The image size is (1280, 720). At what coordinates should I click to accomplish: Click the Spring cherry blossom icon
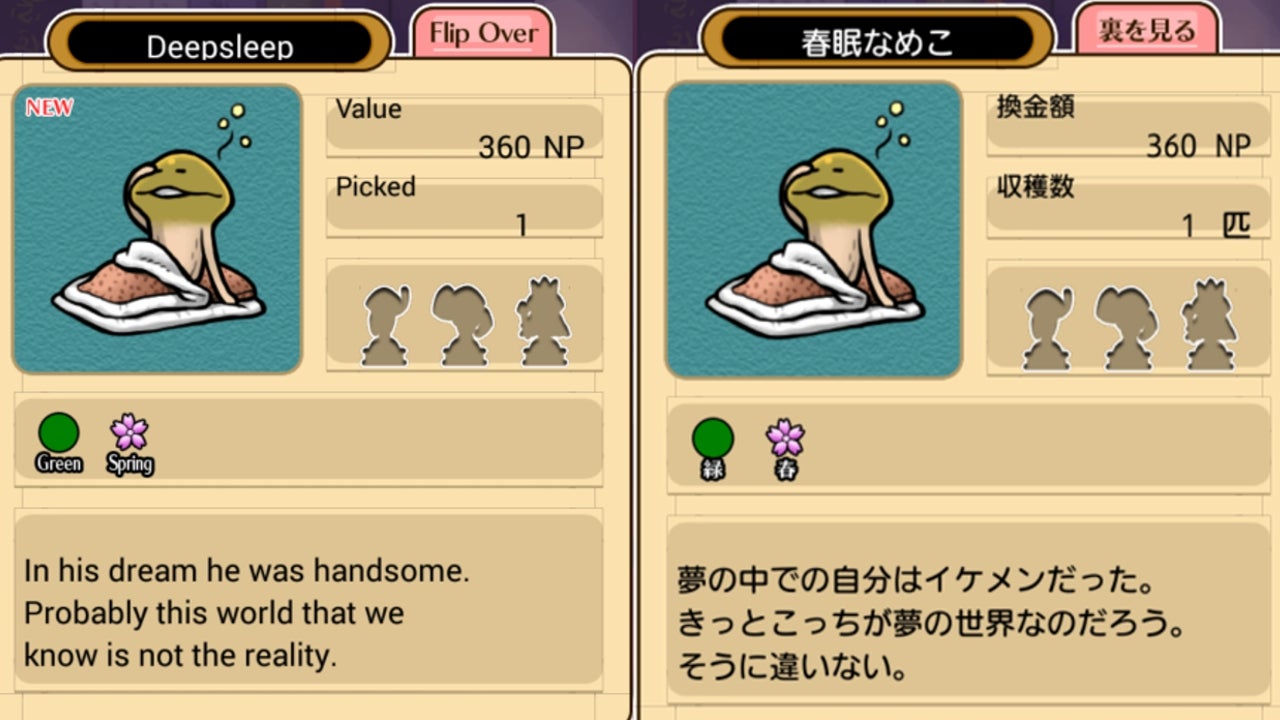point(130,433)
